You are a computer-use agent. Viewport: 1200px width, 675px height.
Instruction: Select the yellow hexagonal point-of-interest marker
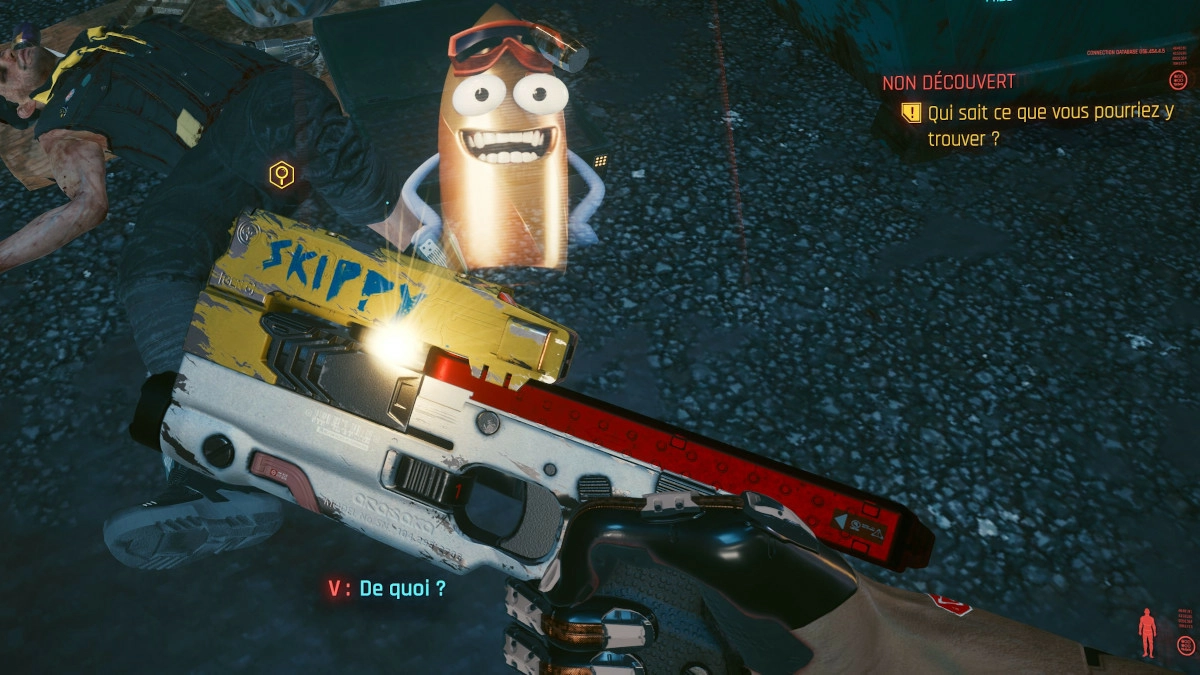pos(282,176)
